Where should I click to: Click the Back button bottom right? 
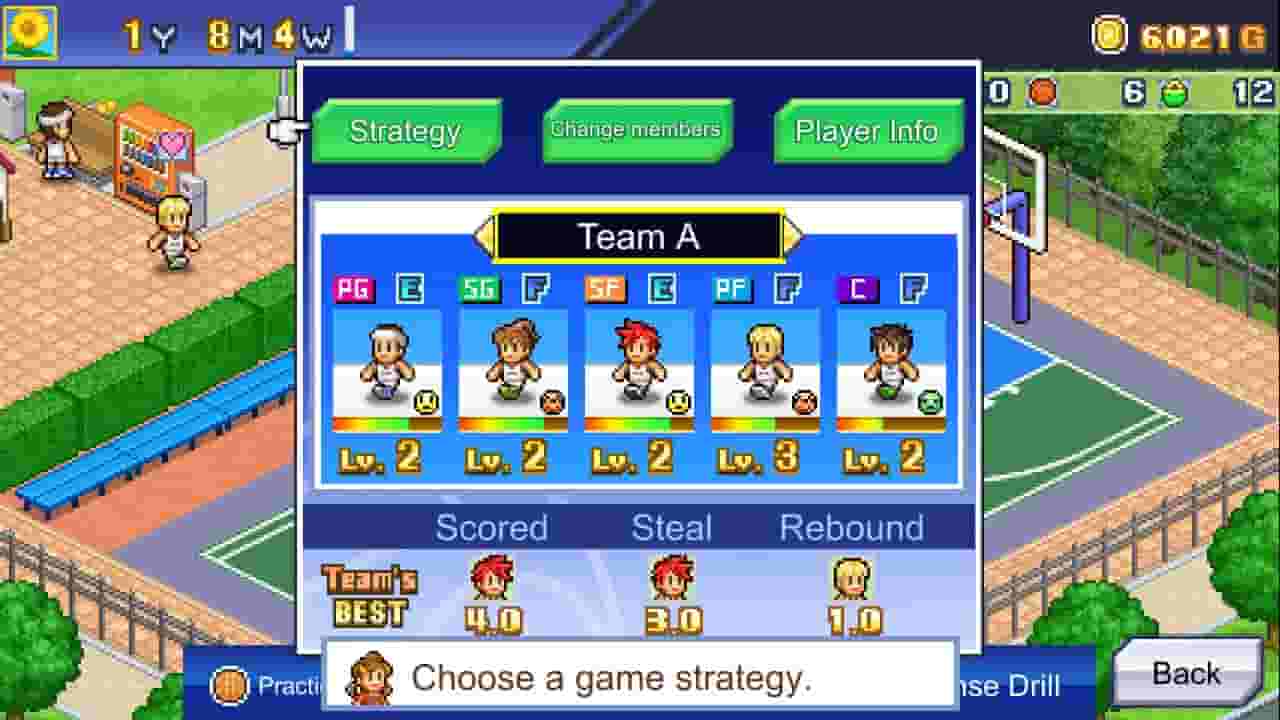tap(1190, 673)
